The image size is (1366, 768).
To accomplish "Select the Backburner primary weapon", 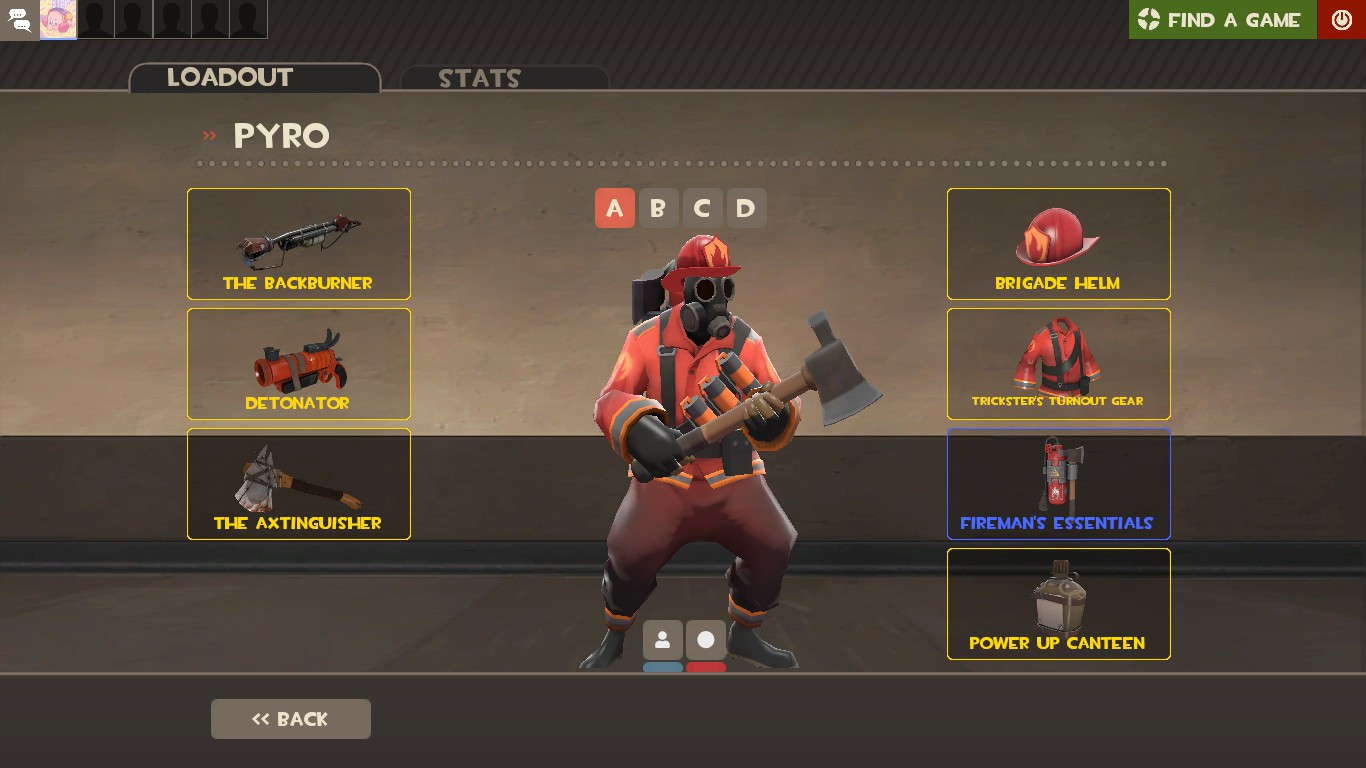I will pyautogui.click(x=298, y=243).
